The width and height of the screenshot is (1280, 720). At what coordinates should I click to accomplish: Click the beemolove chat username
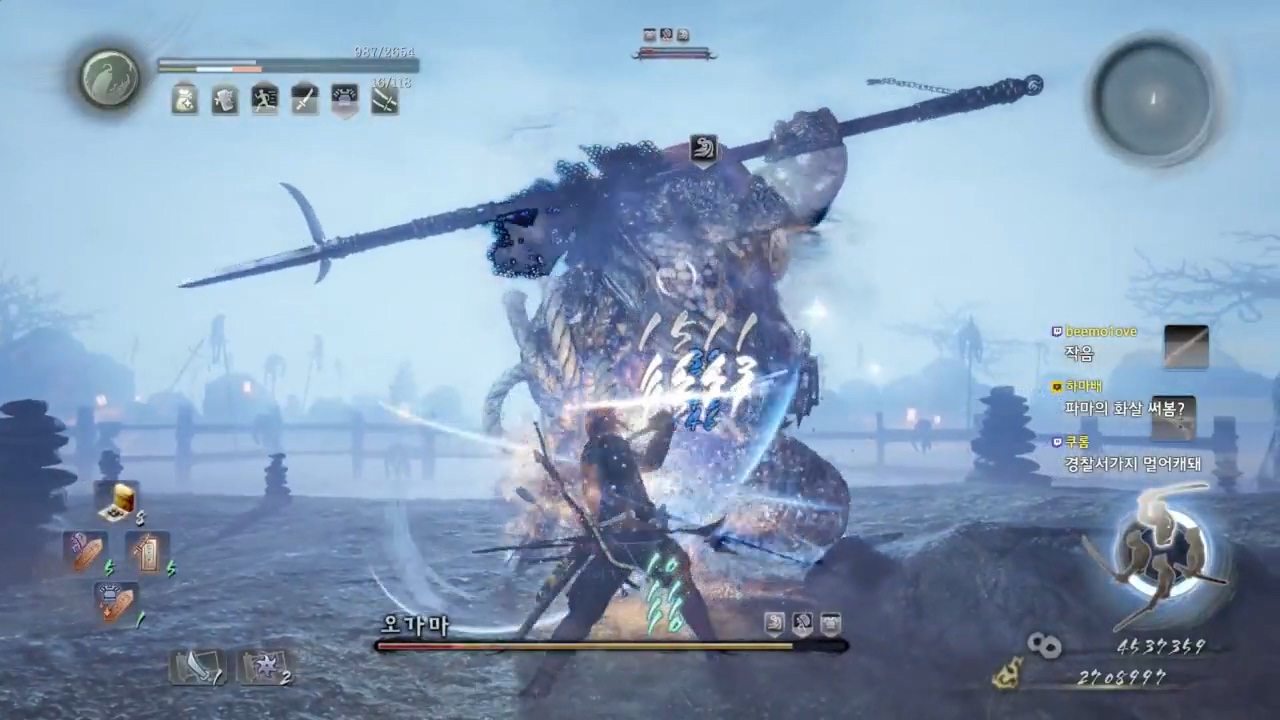[1100, 331]
